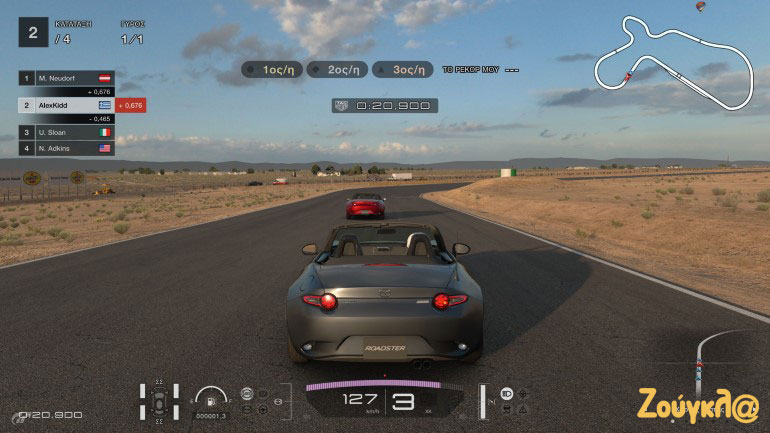Open the Ζούγκλα watermark logo

pos(699,405)
